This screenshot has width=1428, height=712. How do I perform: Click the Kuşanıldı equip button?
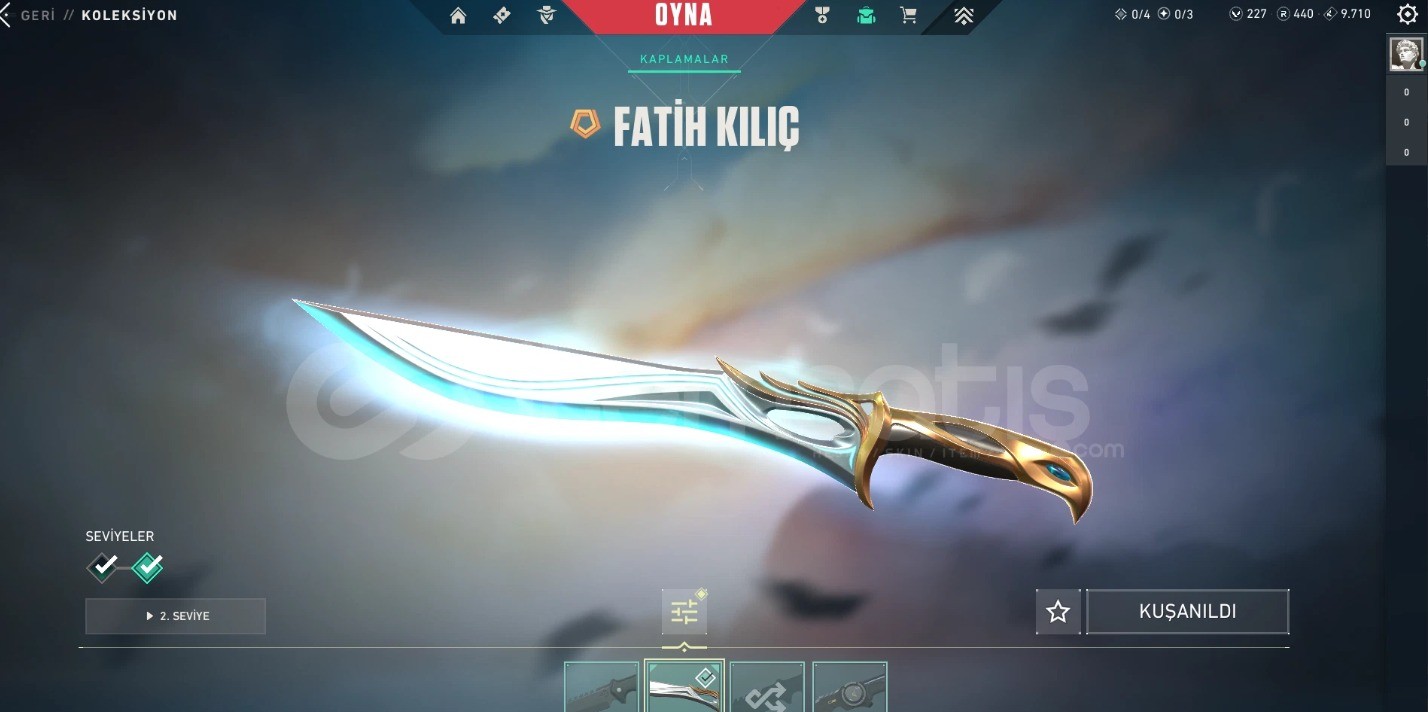[1187, 612]
